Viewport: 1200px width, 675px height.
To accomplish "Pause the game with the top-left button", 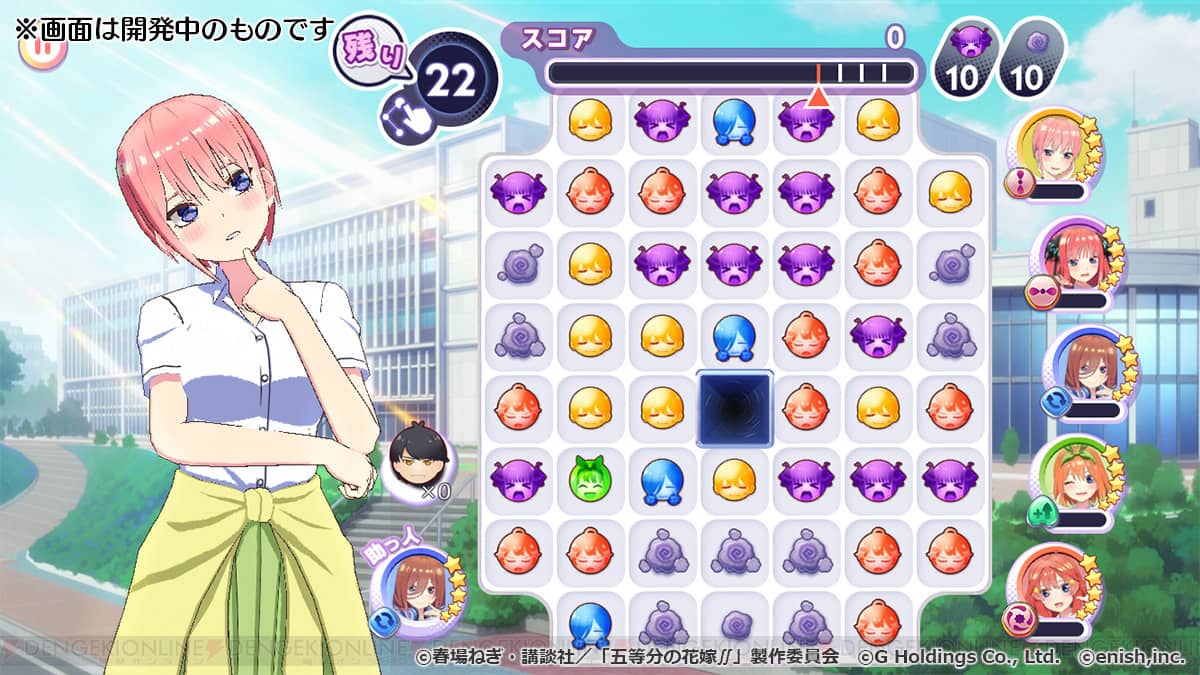I will click(x=42, y=47).
